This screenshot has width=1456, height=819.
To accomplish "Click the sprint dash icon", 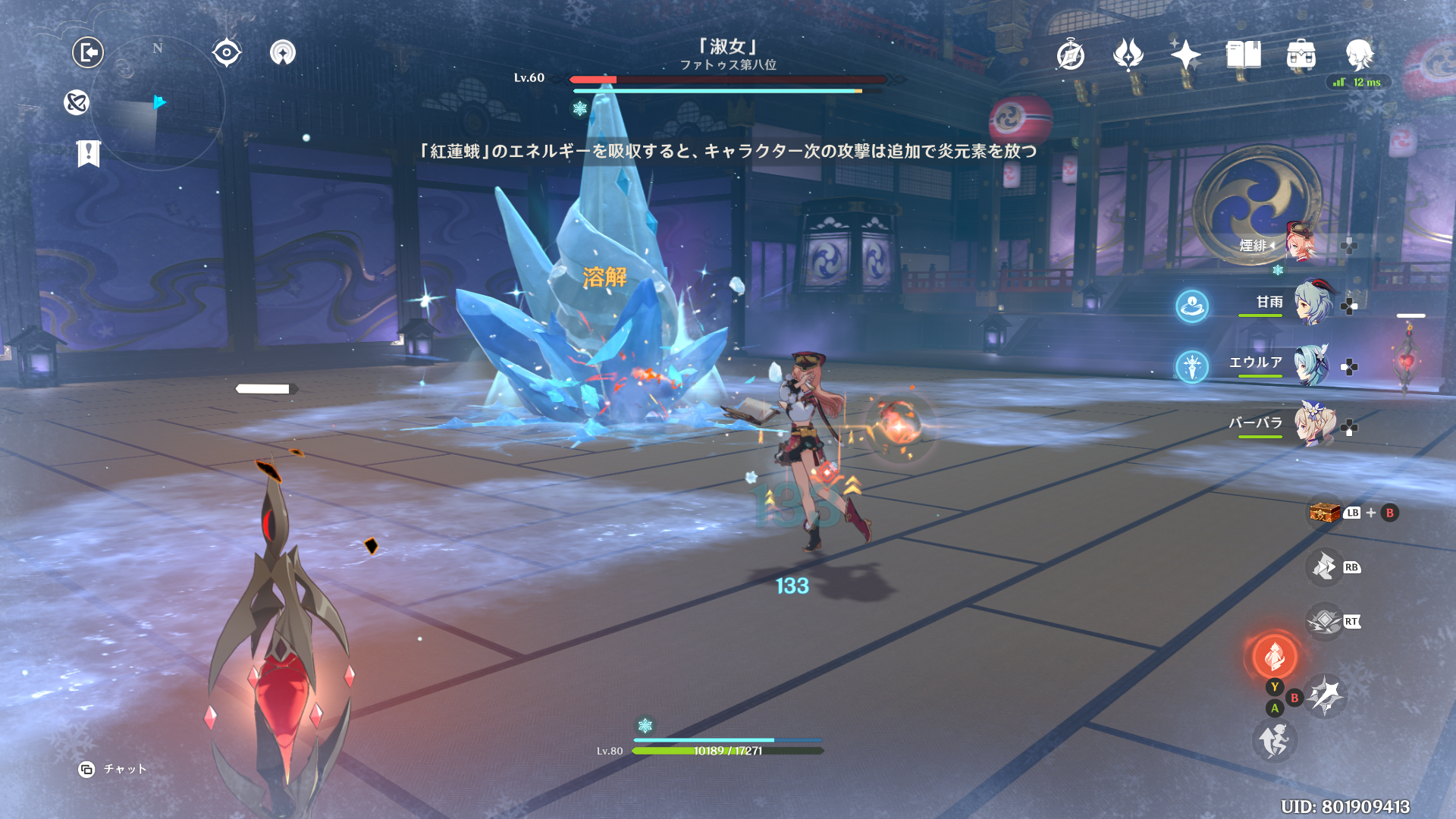I will [1274, 740].
